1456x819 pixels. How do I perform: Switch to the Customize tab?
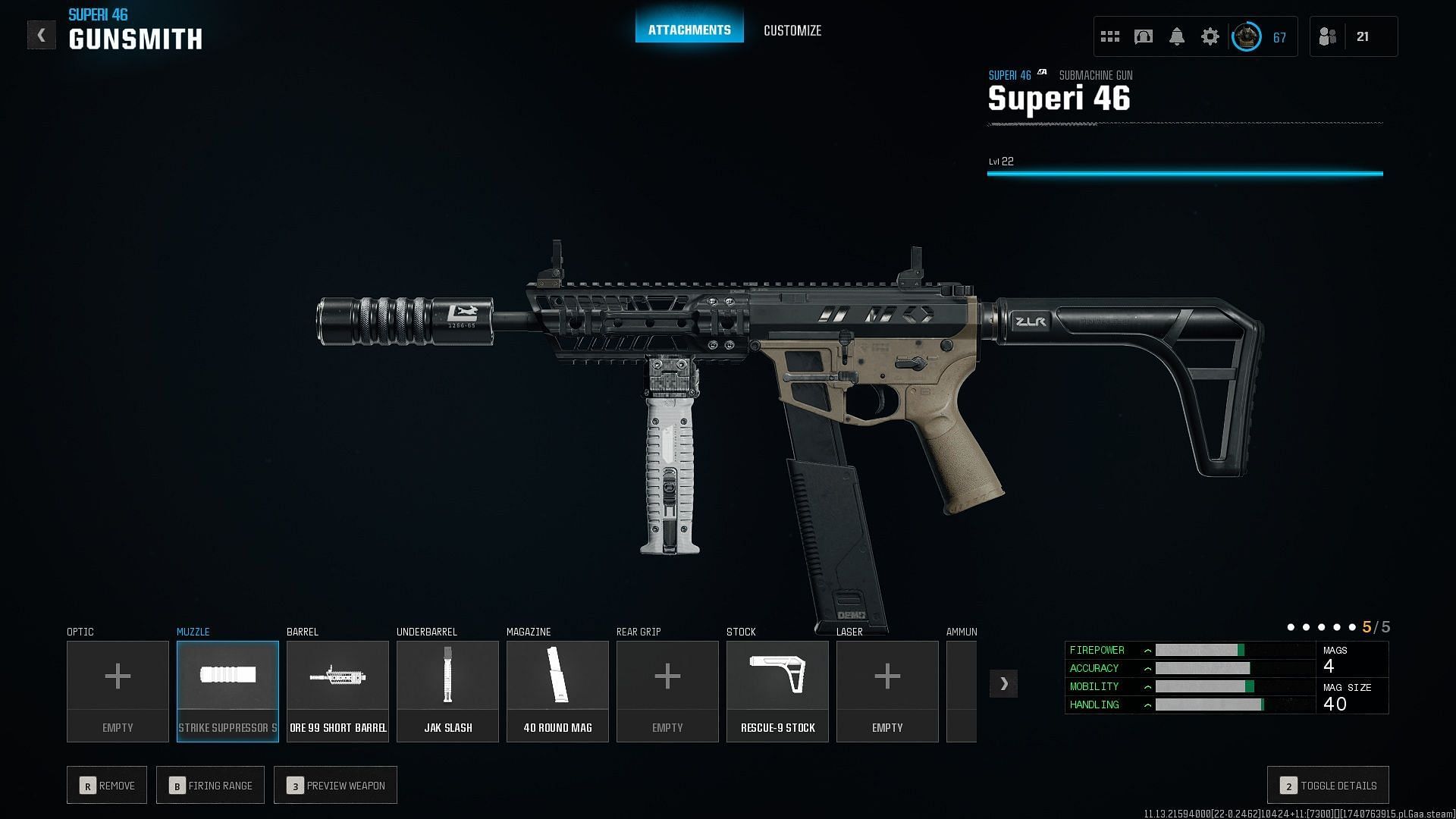792,30
